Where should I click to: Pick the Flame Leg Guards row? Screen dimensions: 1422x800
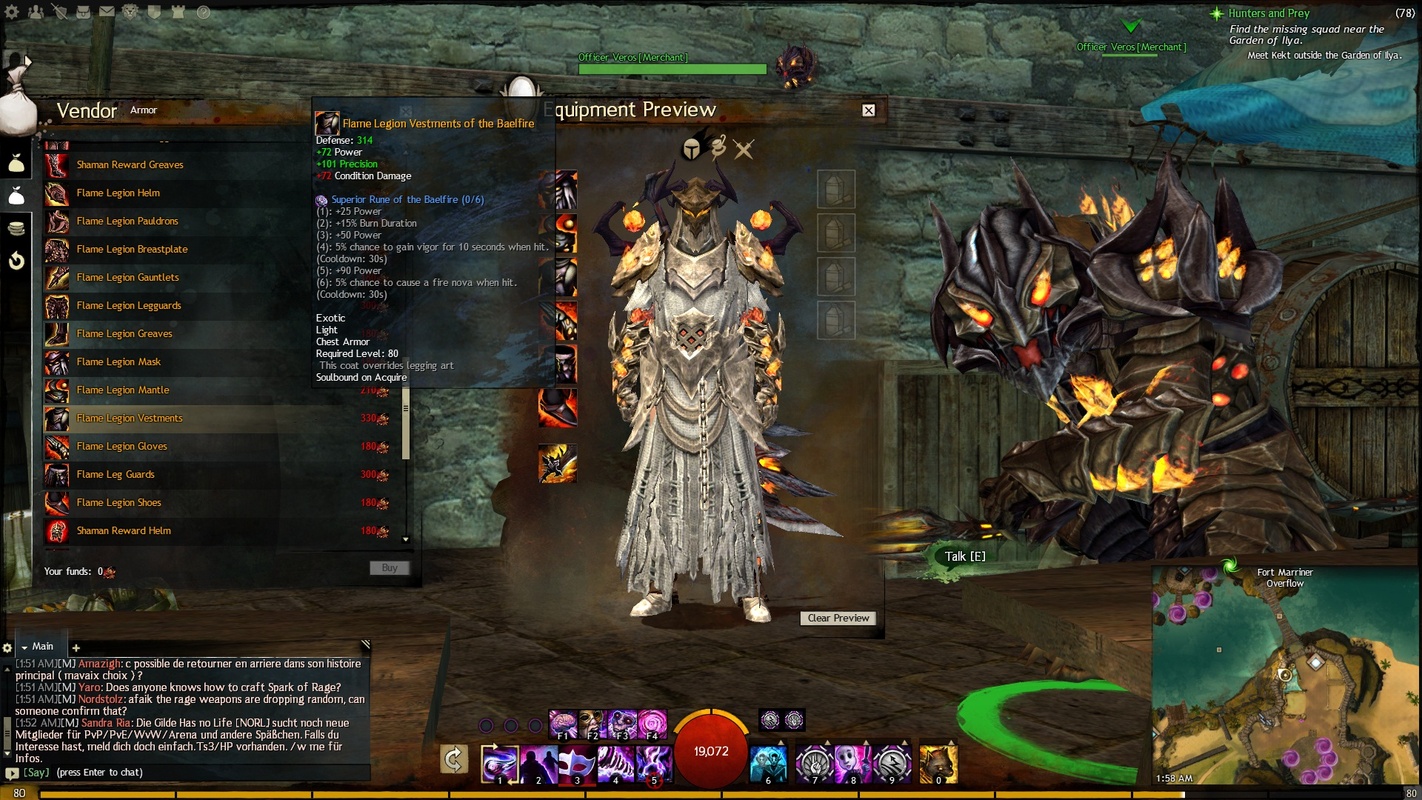115,474
